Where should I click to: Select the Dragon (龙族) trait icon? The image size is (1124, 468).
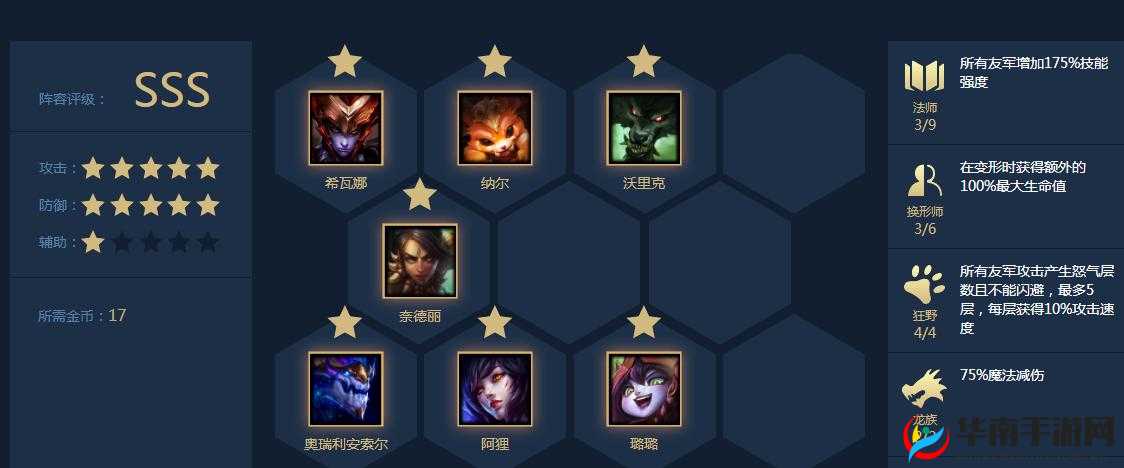924,388
